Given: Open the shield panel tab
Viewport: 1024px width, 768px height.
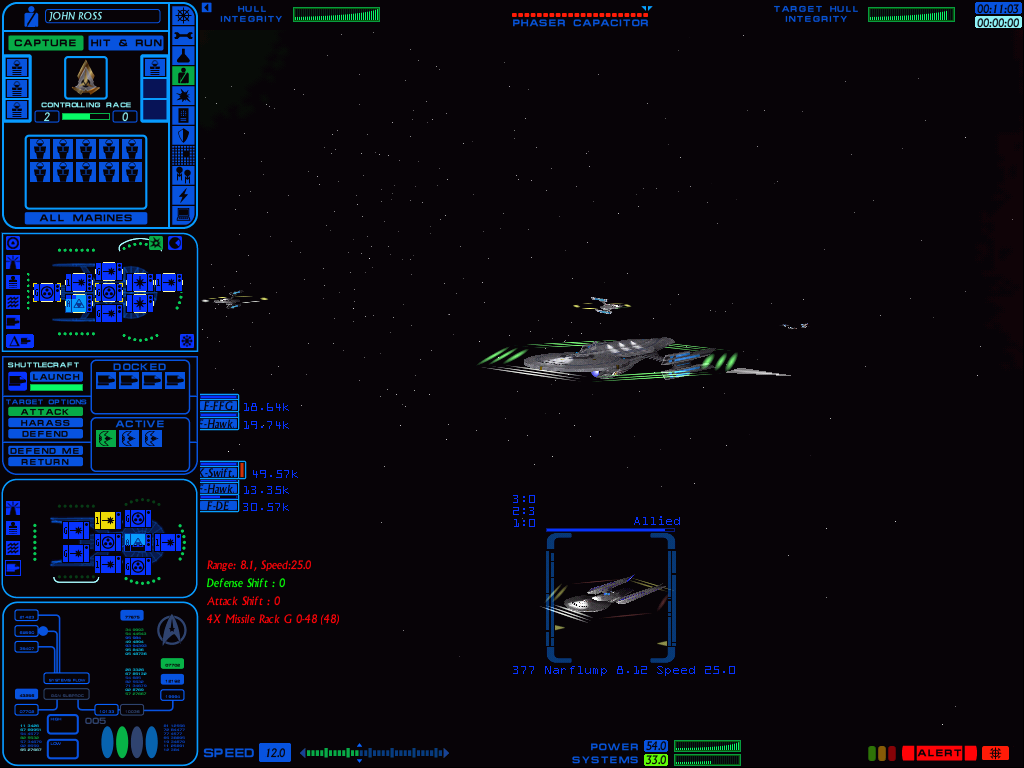Looking at the screenshot, I should 183,135.
